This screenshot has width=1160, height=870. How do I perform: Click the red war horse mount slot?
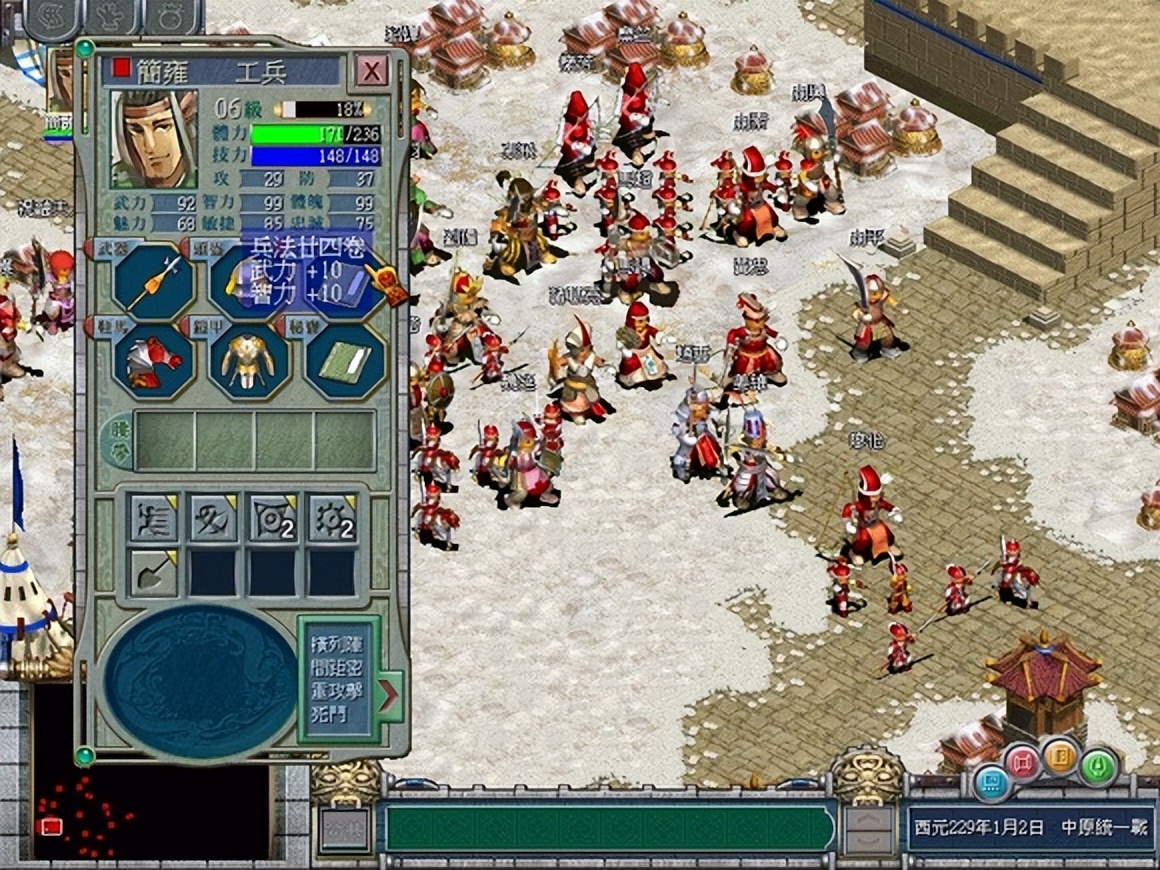click(153, 361)
